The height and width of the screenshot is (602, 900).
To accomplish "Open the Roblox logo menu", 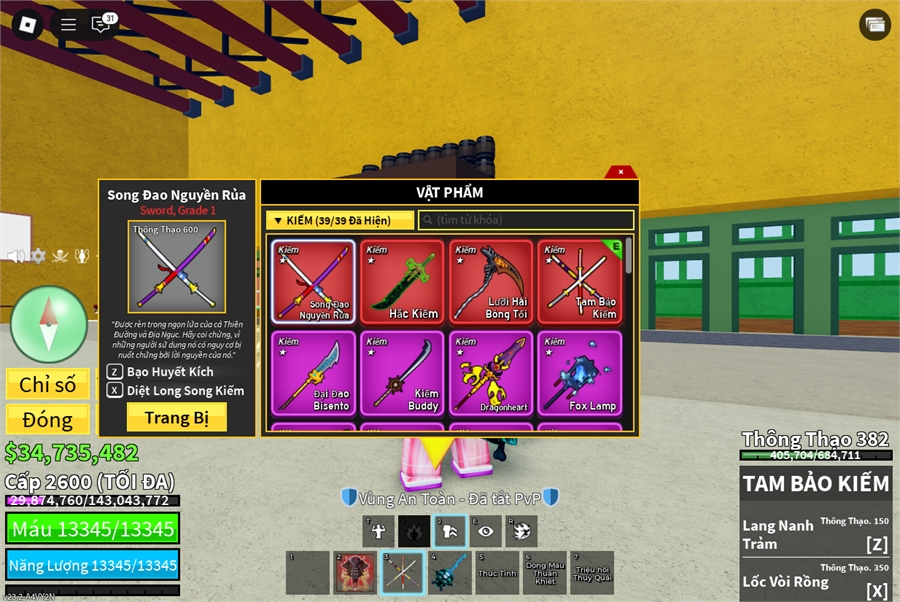I will pos(26,24).
